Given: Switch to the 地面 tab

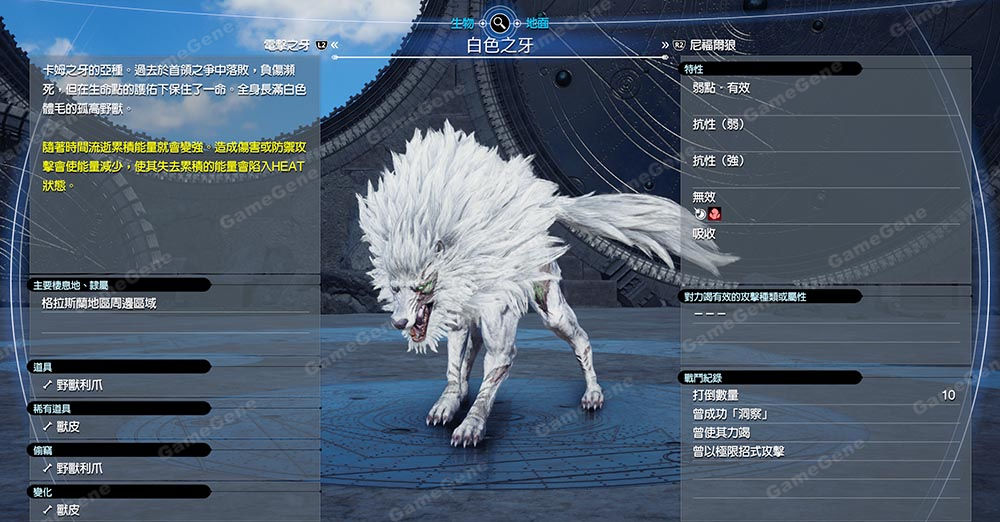Looking at the screenshot, I should coord(536,22).
